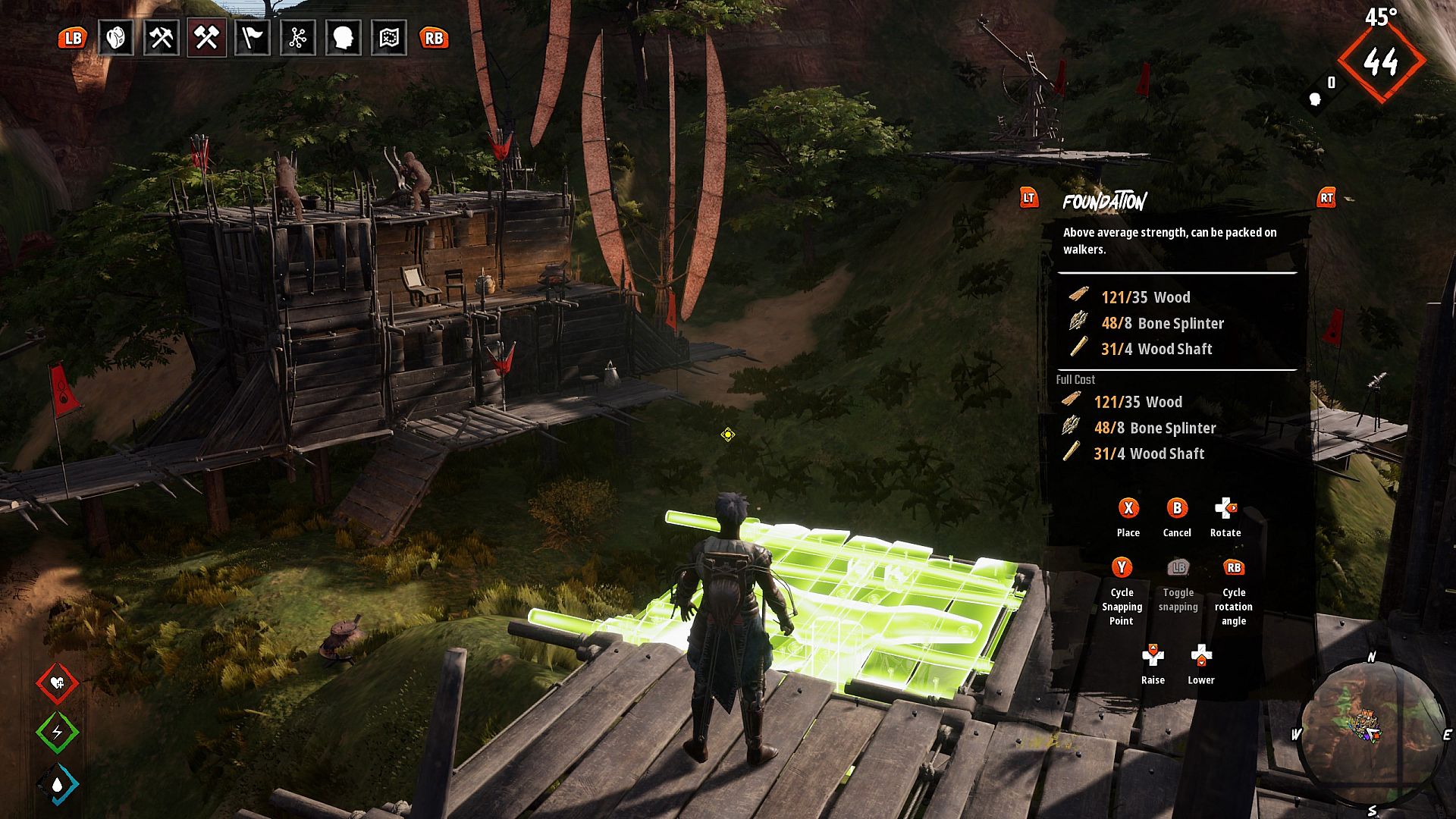Click the circular minimap
Image resolution: width=1456 pixels, height=819 pixels.
pyautogui.click(x=1372, y=731)
